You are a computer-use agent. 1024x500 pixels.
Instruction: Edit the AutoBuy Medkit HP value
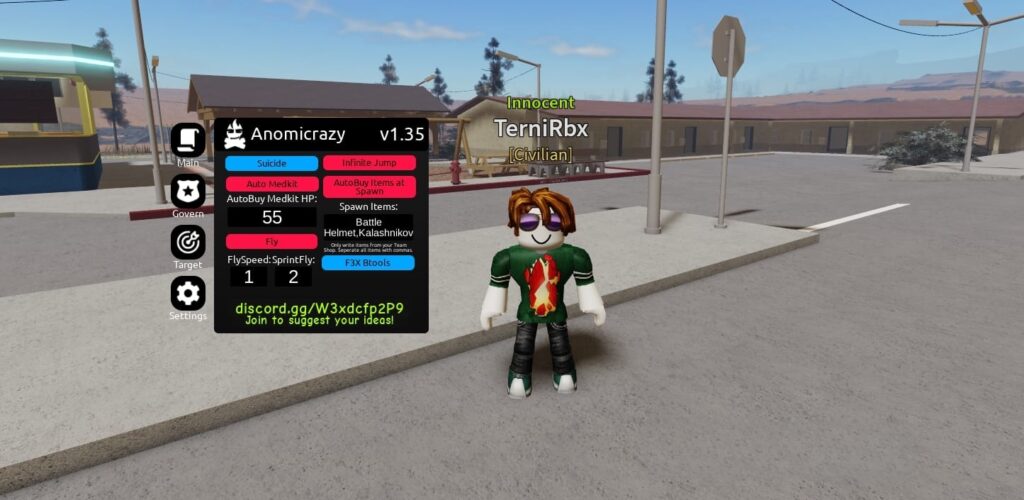(x=271, y=217)
